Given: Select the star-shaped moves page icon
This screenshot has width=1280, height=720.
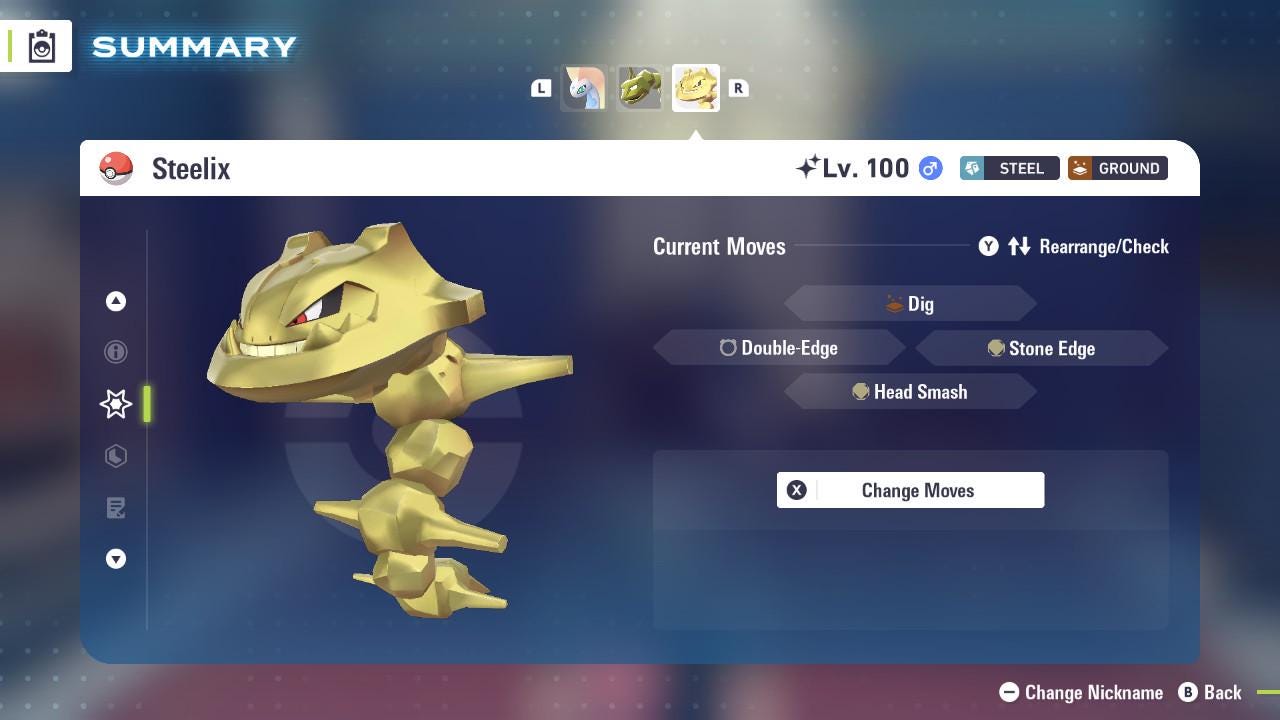Looking at the screenshot, I should tap(116, 404).
